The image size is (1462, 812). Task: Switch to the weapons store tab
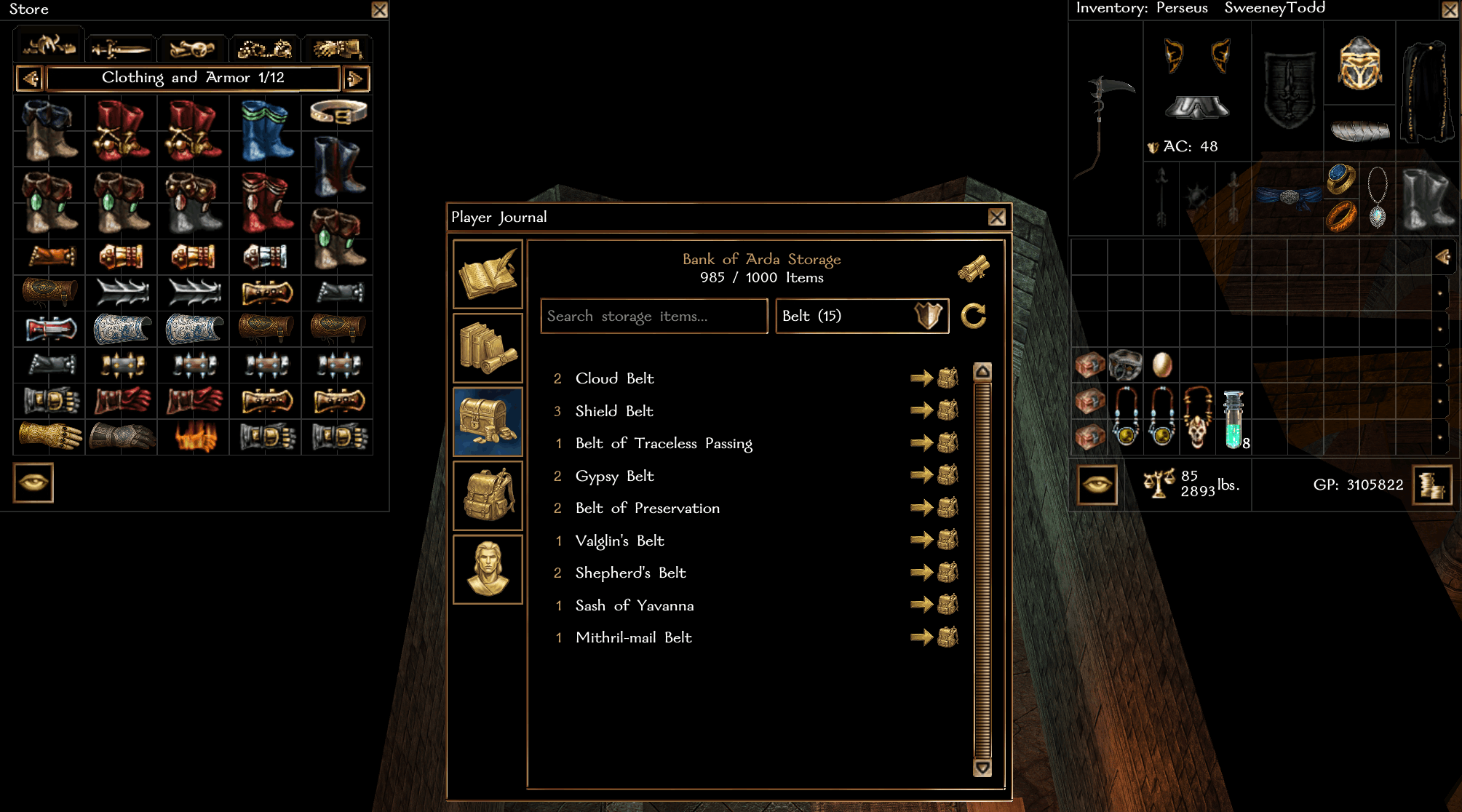[120, 49]
